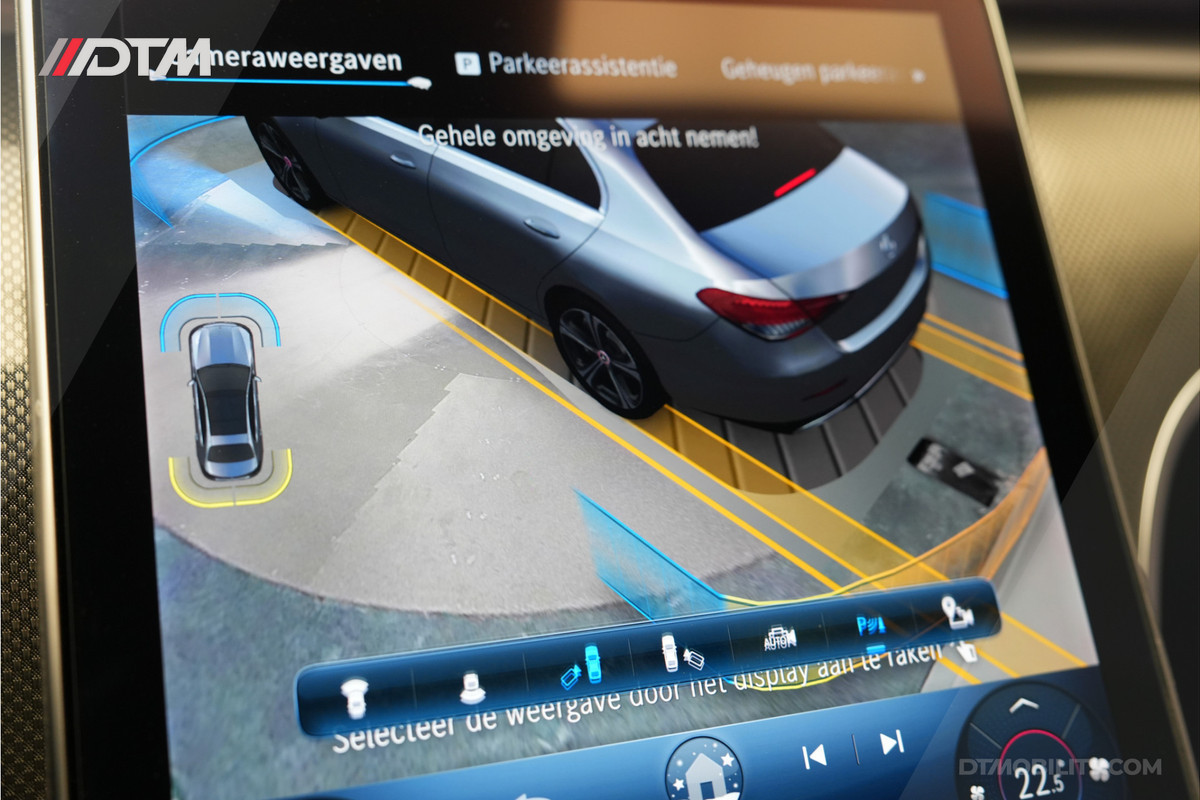Choose the rear three-quarter car view icon
This screenshot has width=1200, height=800.
[471, 684]
